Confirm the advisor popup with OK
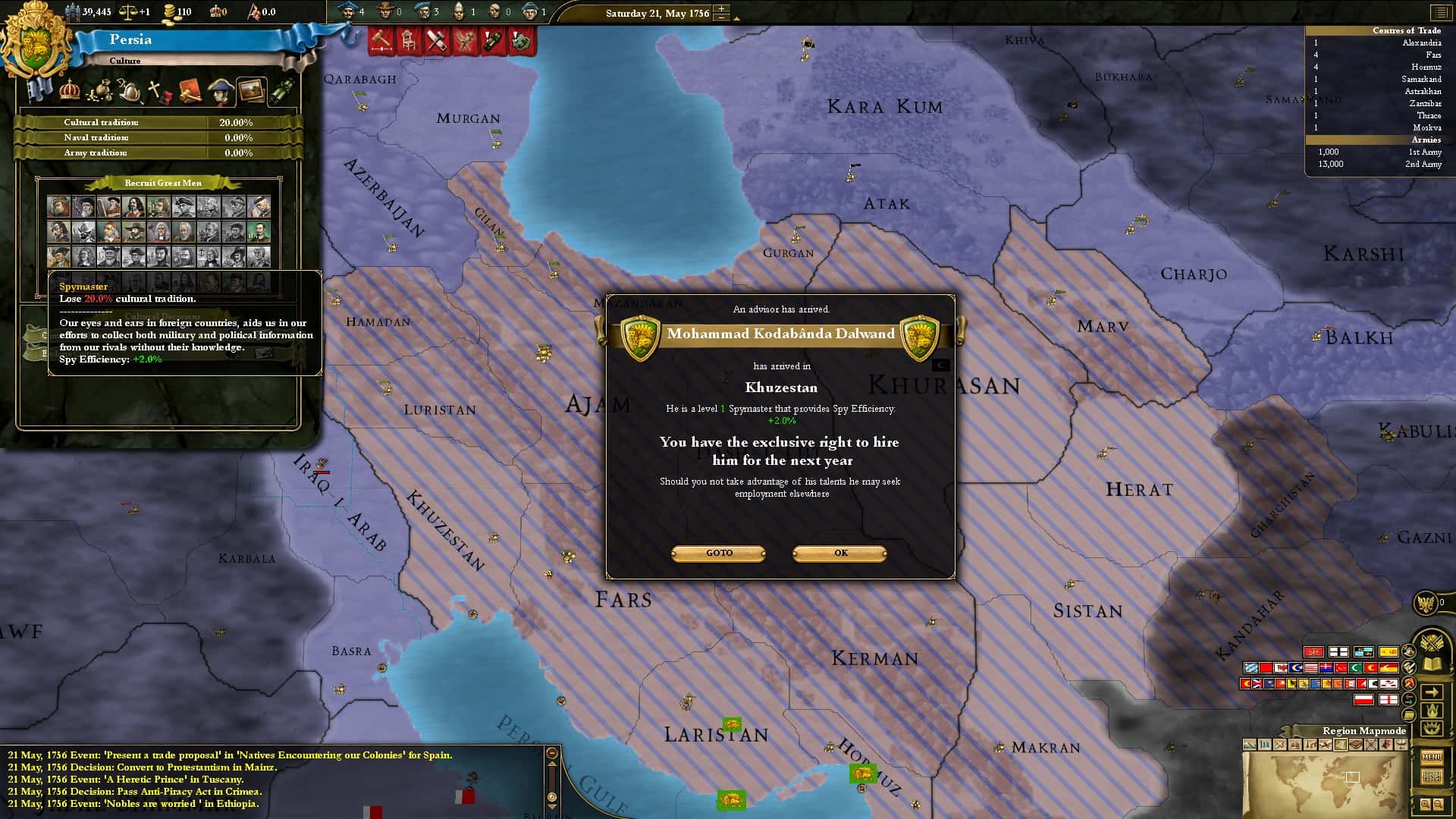Viewport: 1456px width, 819px height. [x=839, y=553]
